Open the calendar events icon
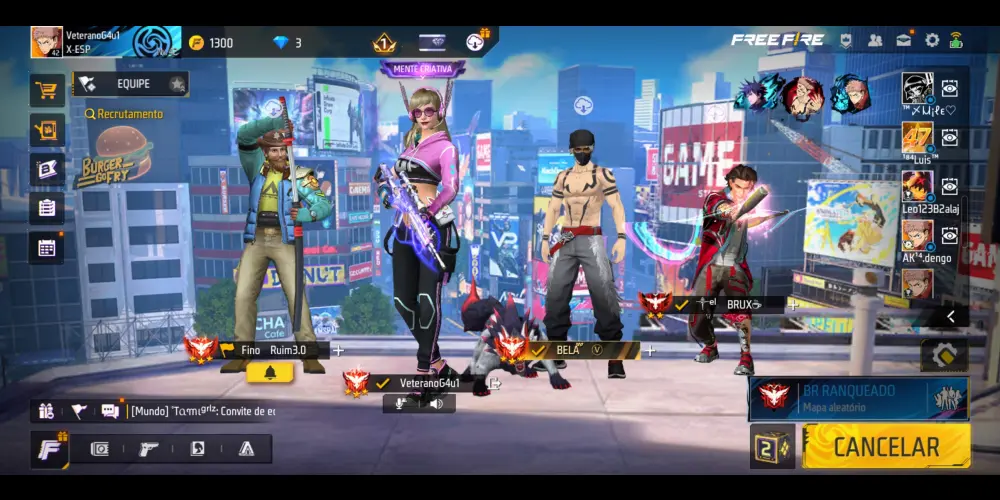 coord(46,247)
